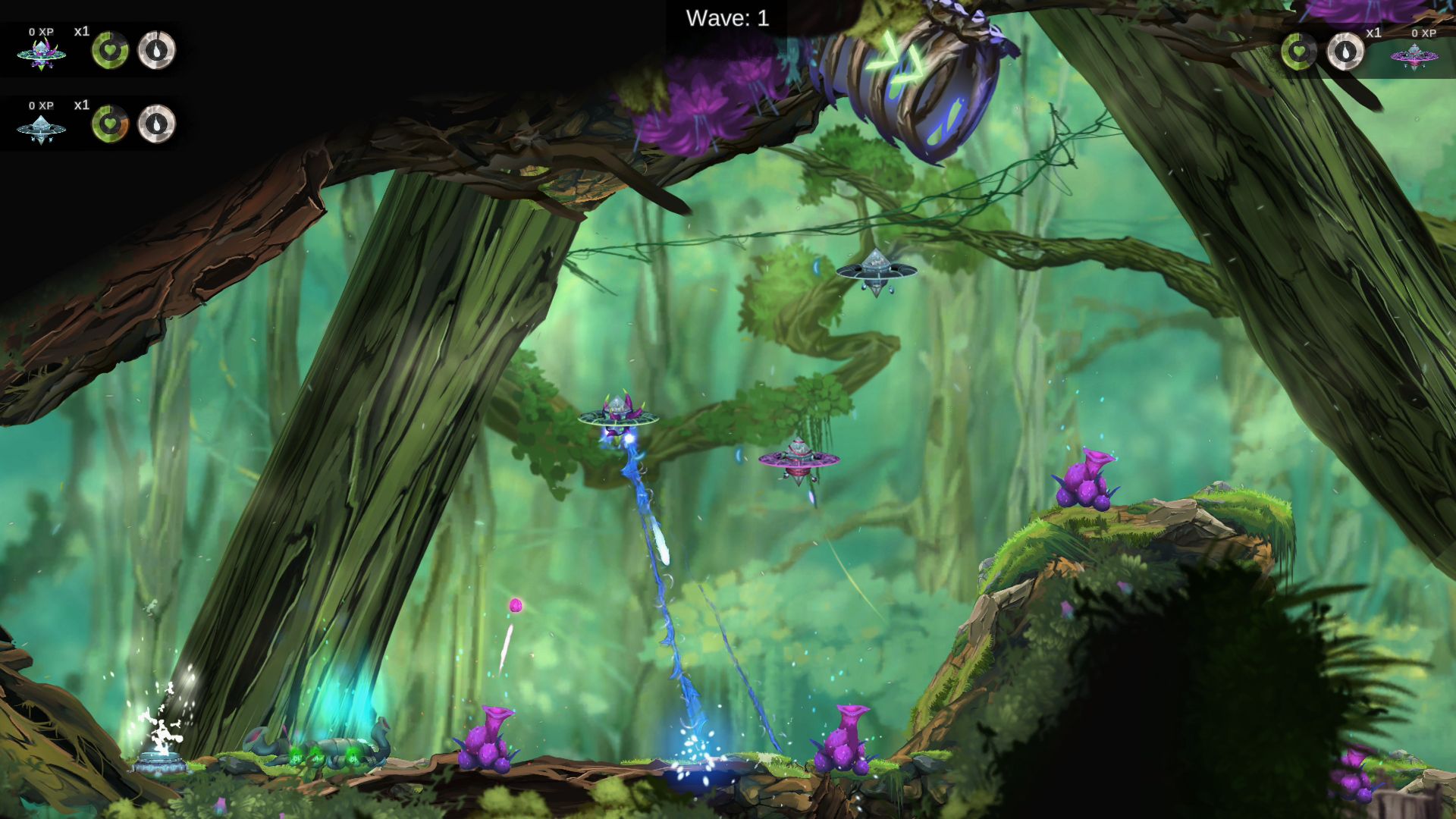Viewport: 1456px width, 819px height.
Task: Select the heart ring beside the pink ship
Action: click(1300, 52)
